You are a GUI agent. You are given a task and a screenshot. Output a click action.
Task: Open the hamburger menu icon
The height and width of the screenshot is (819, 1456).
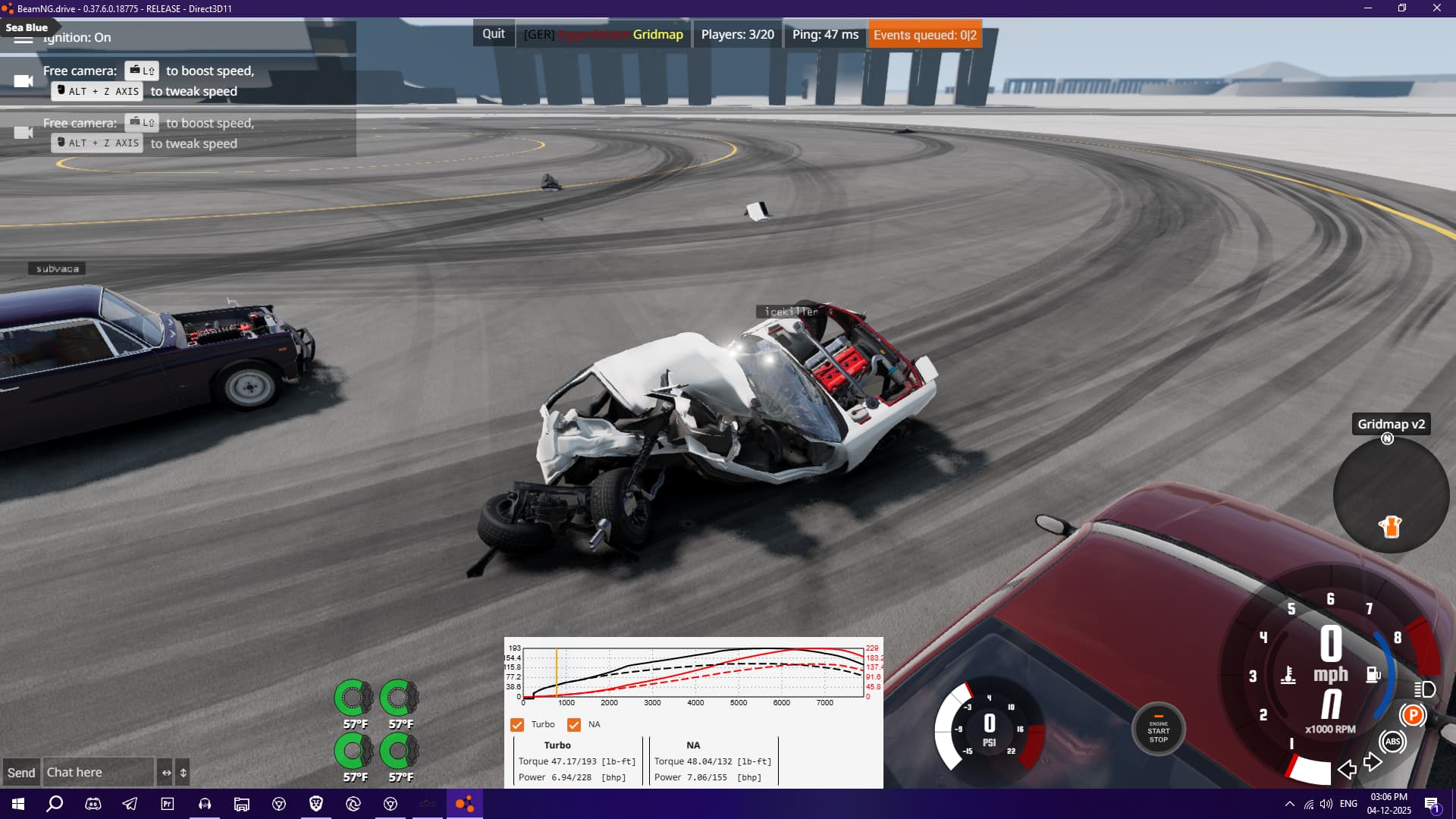pos(24,38)
